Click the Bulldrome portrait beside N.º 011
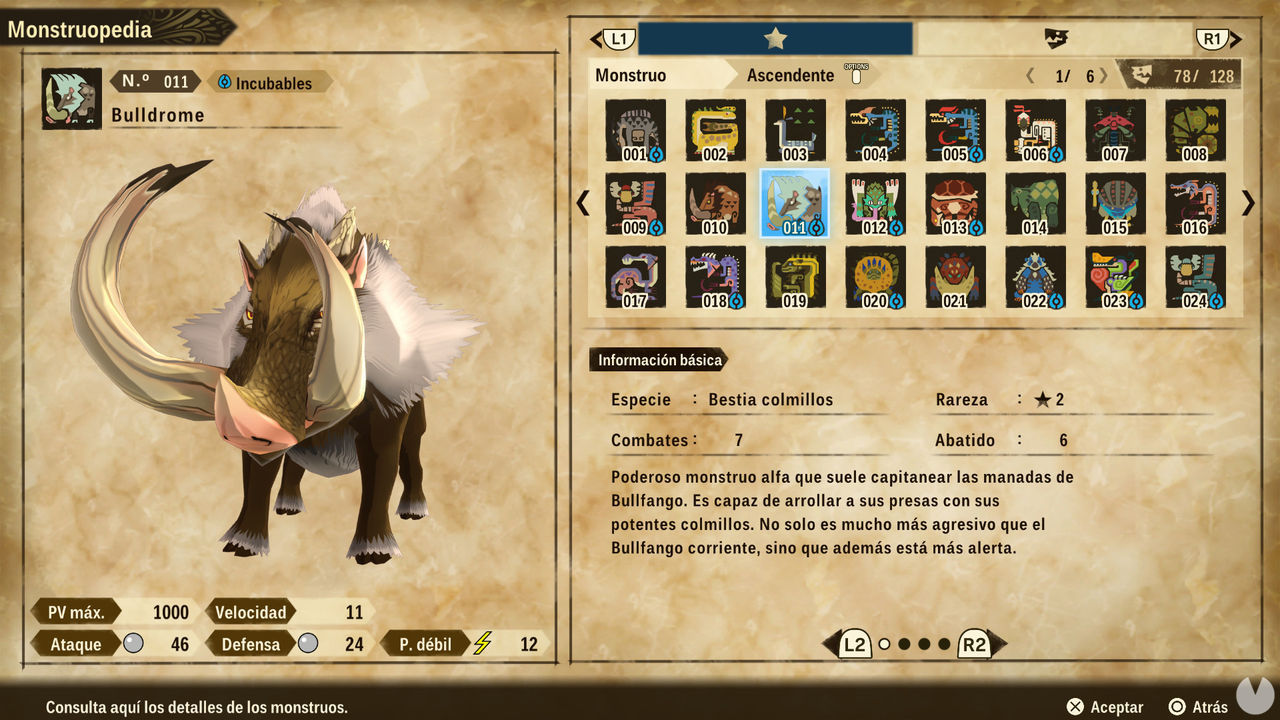The width and height of the screenshot is (1280, 720). coord(70,97)
